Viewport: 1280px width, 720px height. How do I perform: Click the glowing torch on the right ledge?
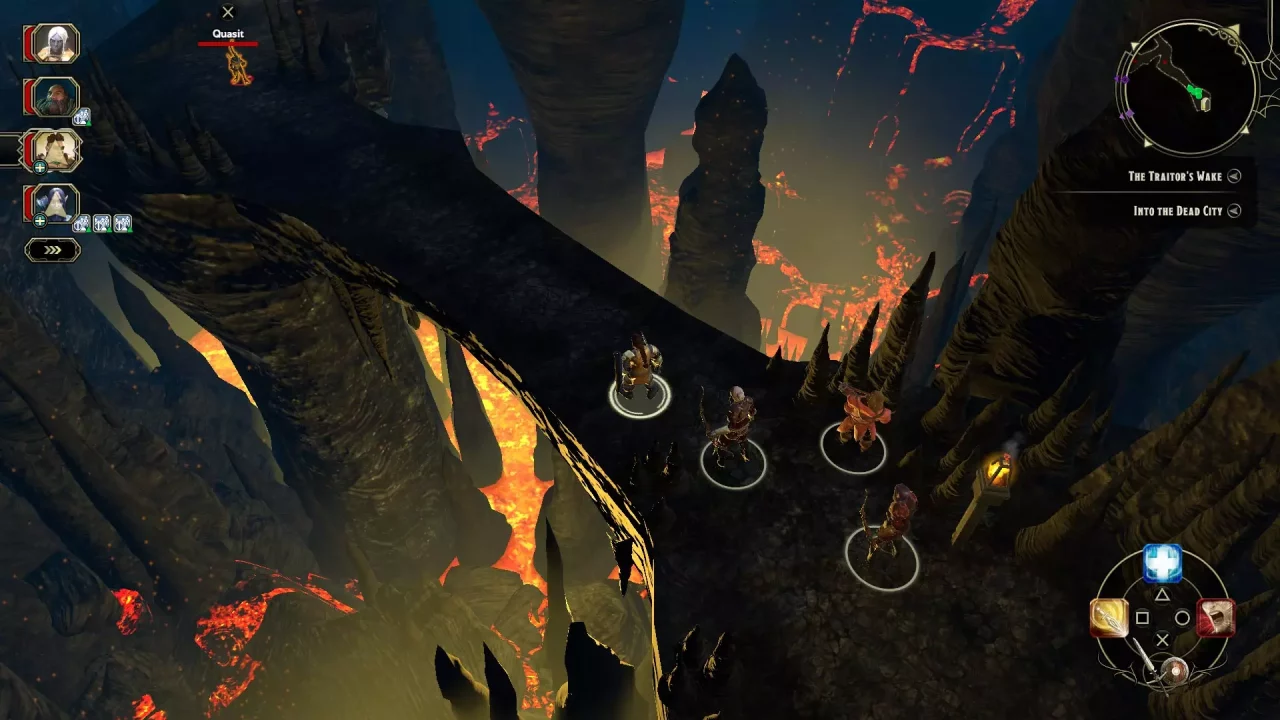point(1000,468)
